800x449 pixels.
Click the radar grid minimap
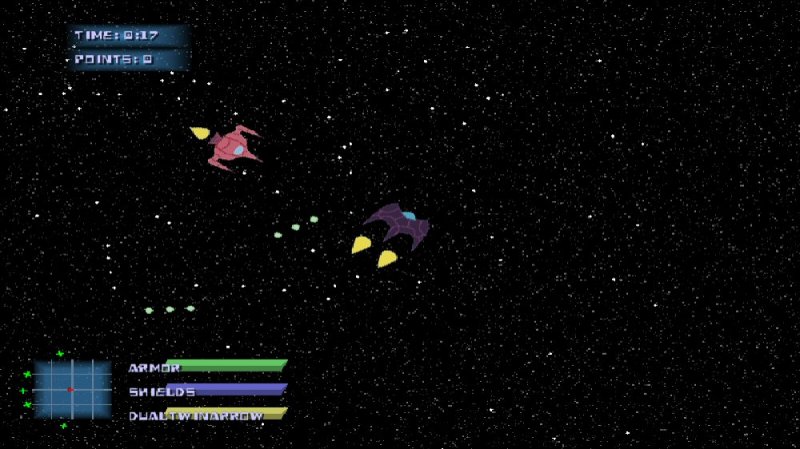pos(72,389)
